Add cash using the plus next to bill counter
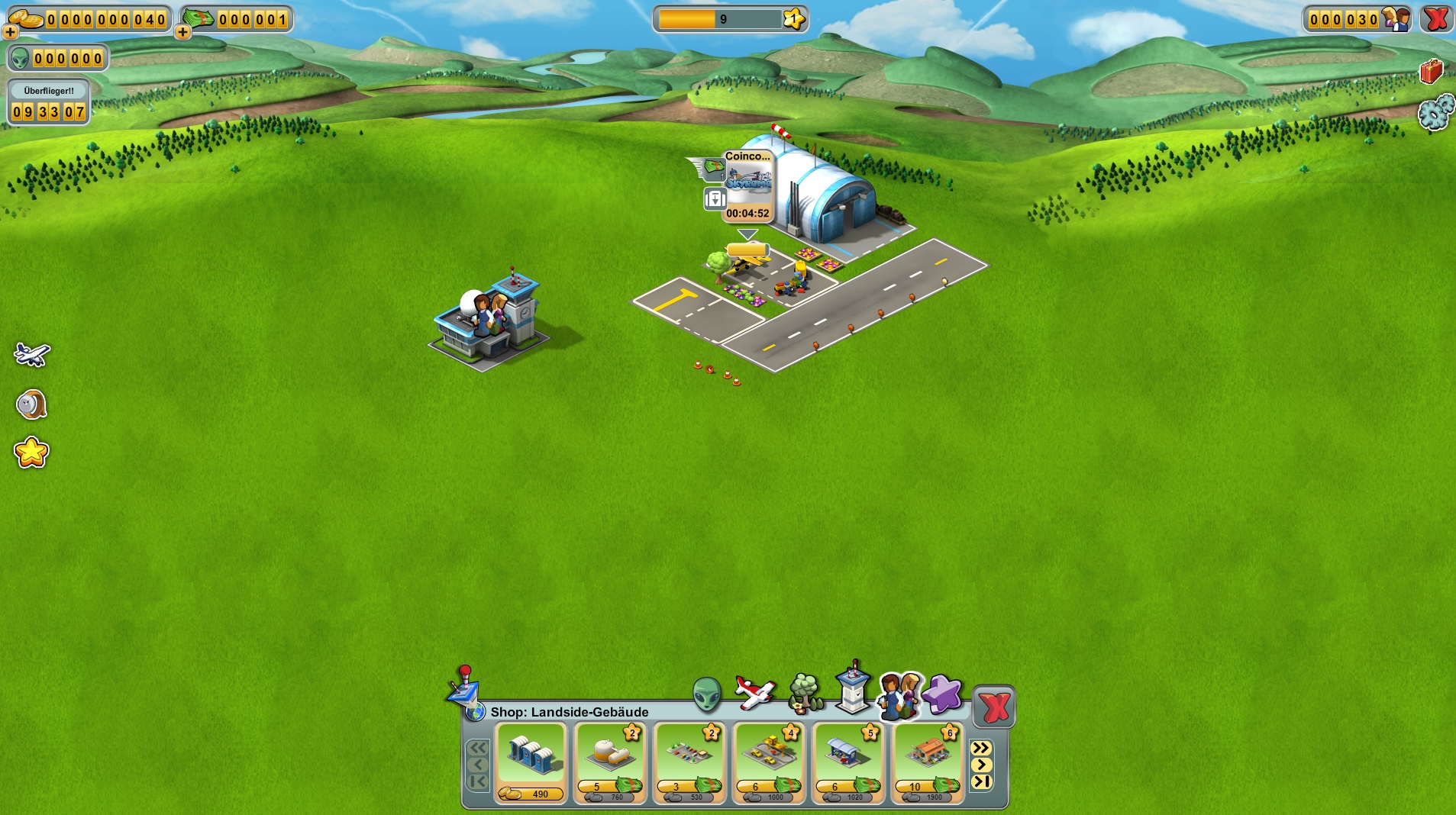Viewport: 1456px width, 815px height. (182, 32)
